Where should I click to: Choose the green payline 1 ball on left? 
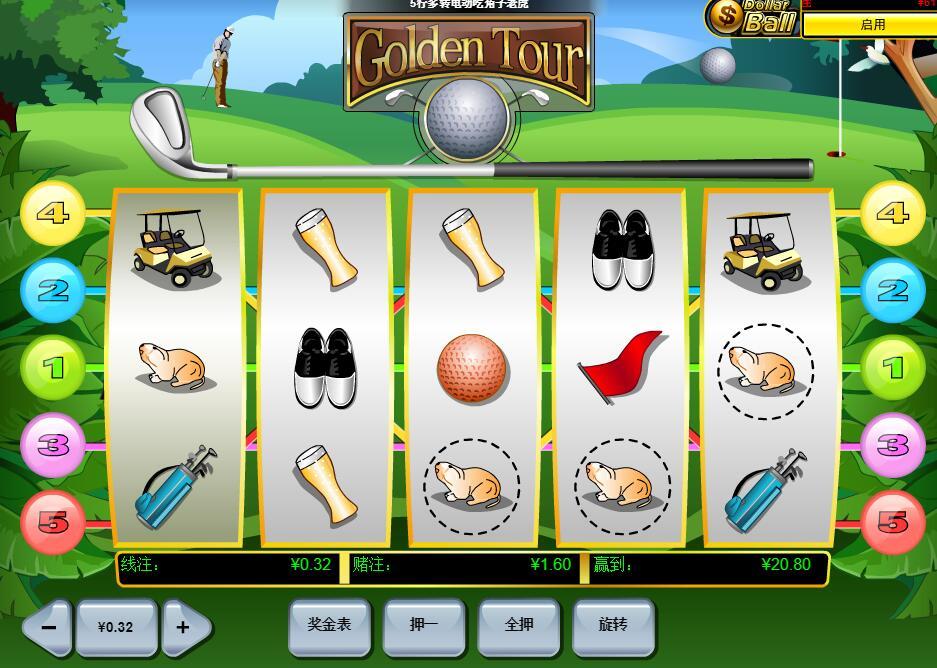[x=52, y=367]
